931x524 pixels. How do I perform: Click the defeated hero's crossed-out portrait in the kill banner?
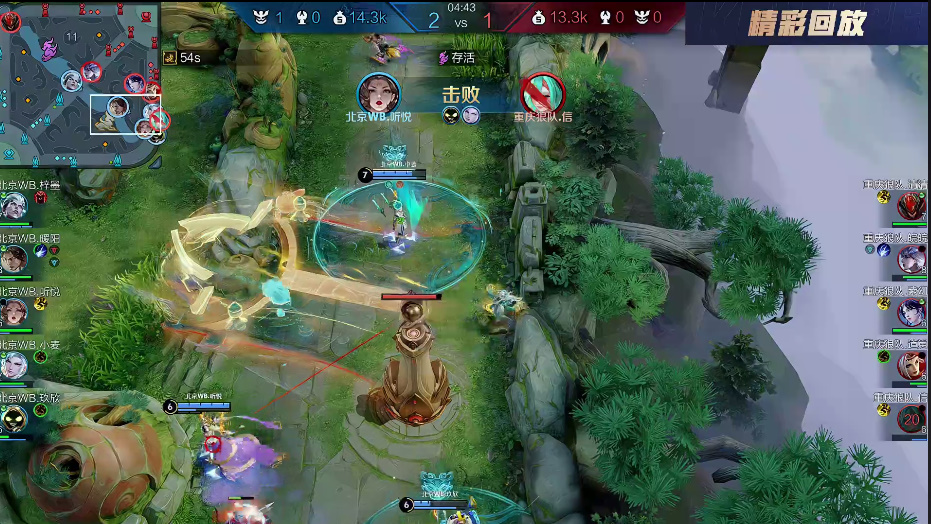click(x=543, y=93)
